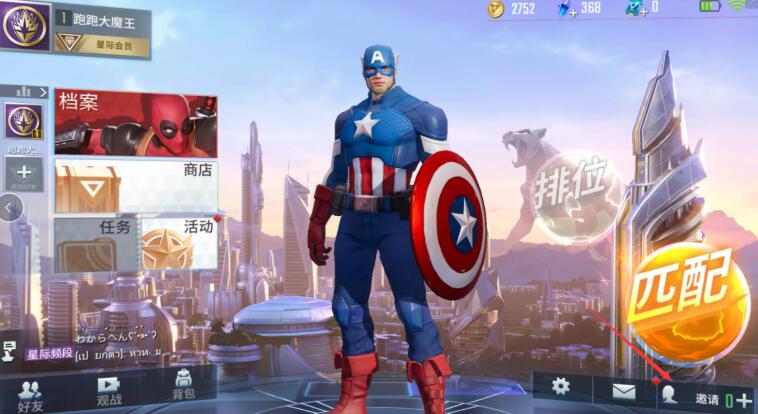This screenshot has width=758, height=414.
Task: Open the 好友 friends list
Action: pos(30,393)
